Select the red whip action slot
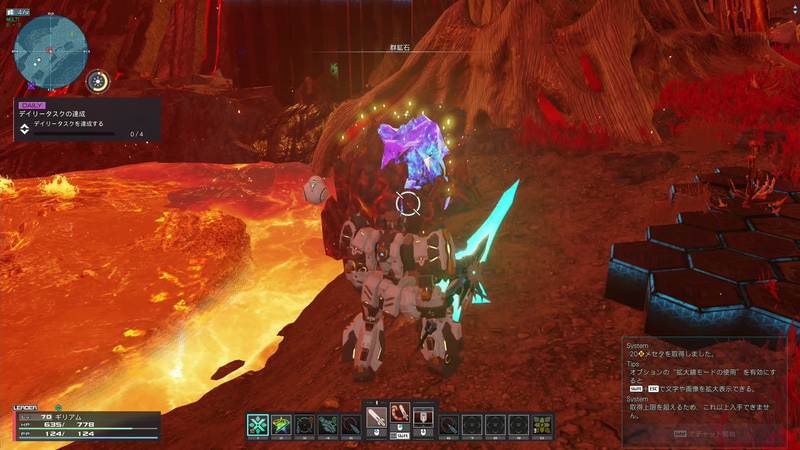The image size is (800, 450). pyautogui.click(x=399, y=414)
